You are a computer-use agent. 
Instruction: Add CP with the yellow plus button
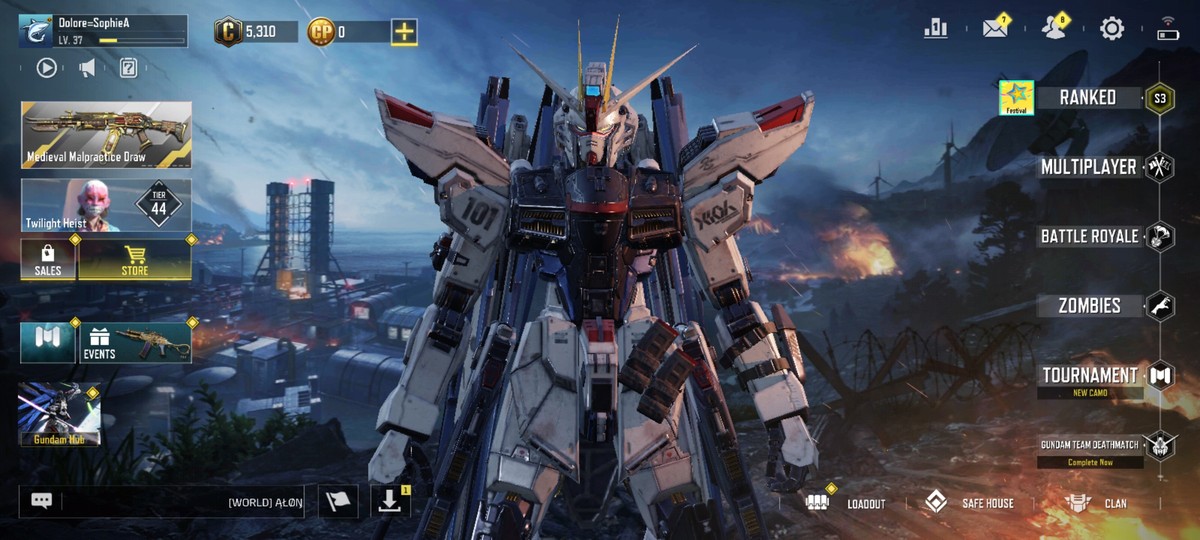point(404,32)
